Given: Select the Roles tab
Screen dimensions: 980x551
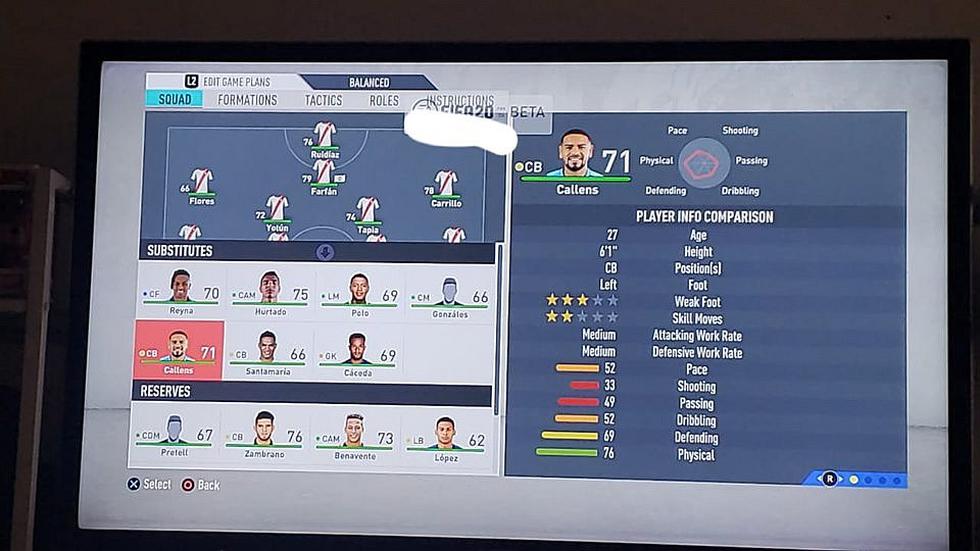Looking at the screenshot, I should coord(384,101).
